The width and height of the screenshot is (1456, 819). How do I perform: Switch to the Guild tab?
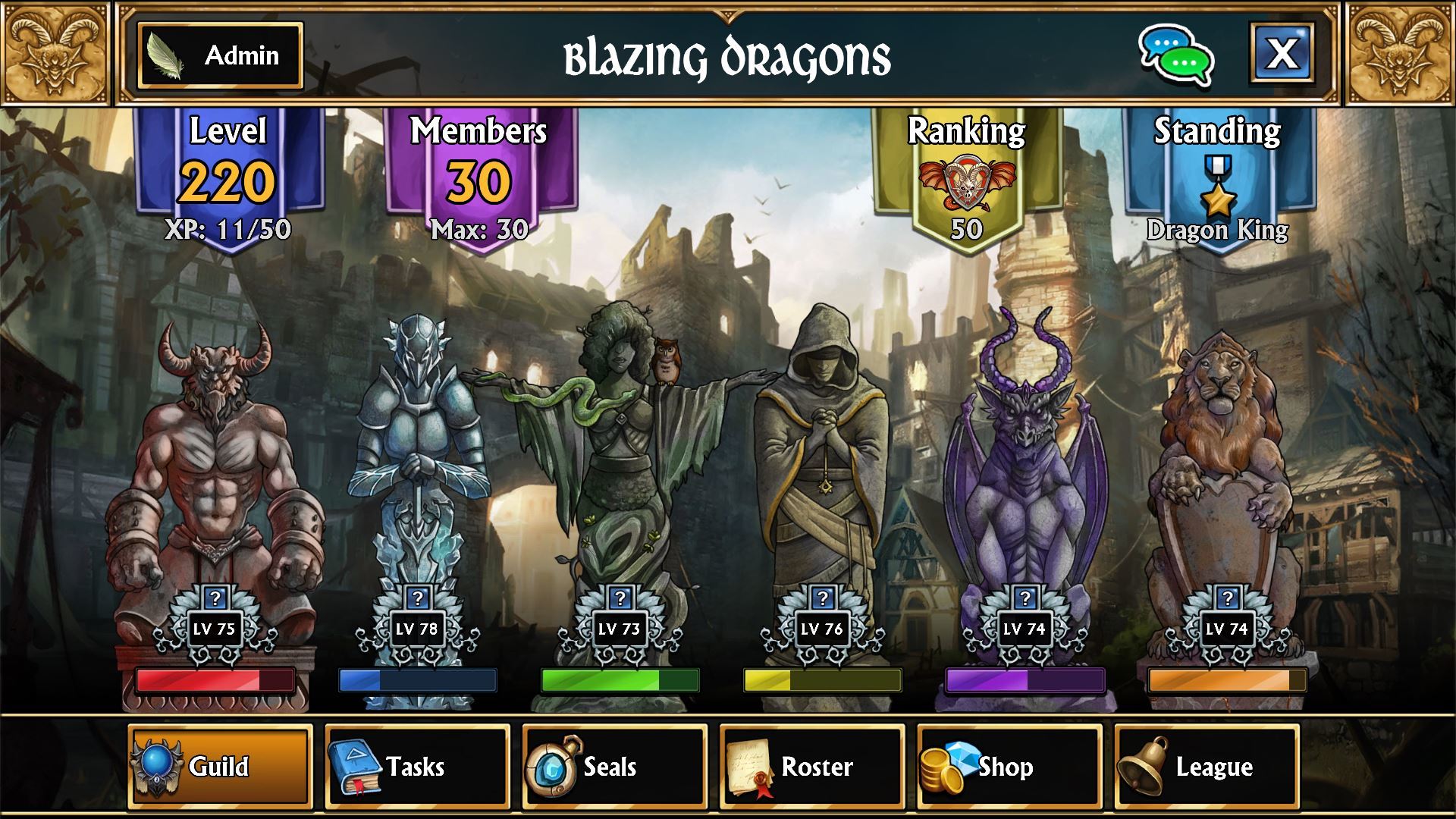point(220,767)
